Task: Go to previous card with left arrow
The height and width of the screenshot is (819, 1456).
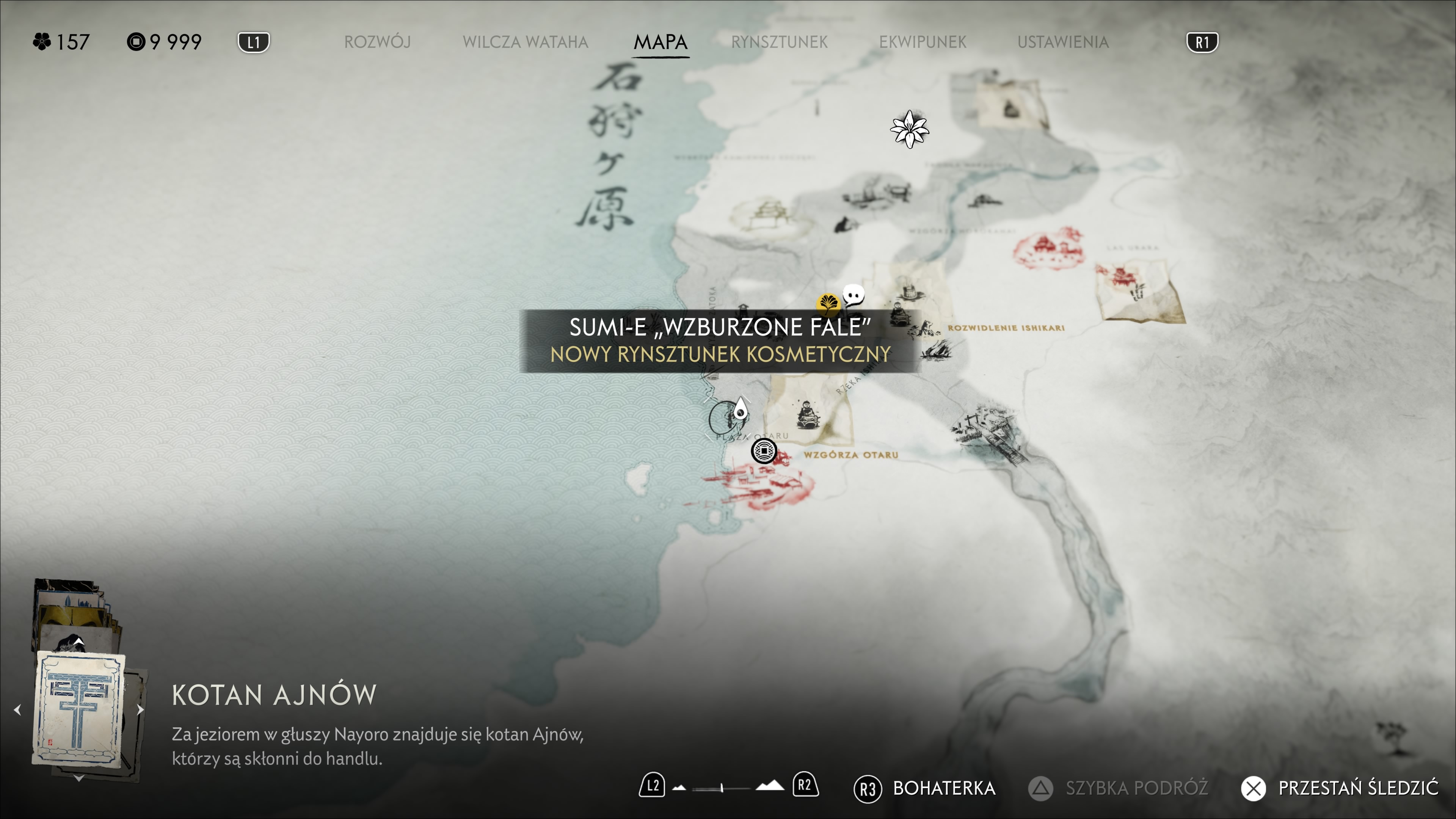Action: pos(17,709)
